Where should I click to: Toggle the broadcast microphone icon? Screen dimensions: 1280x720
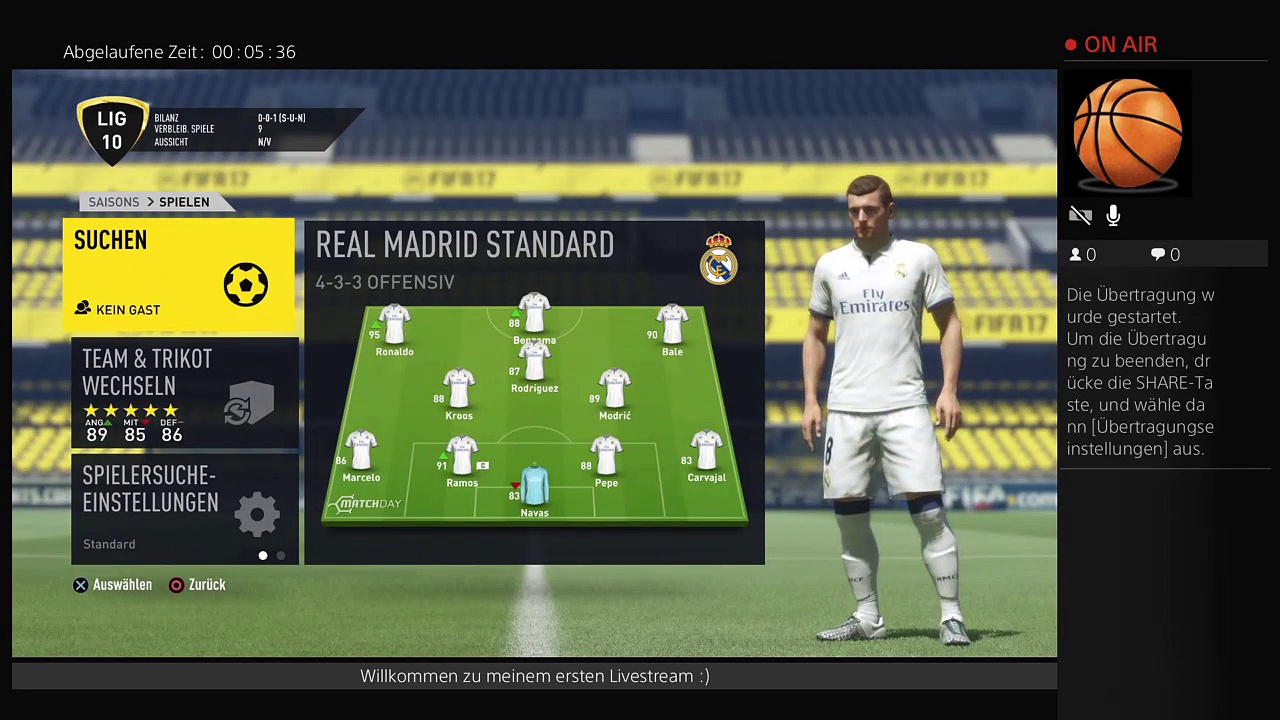click(1113, 216)
